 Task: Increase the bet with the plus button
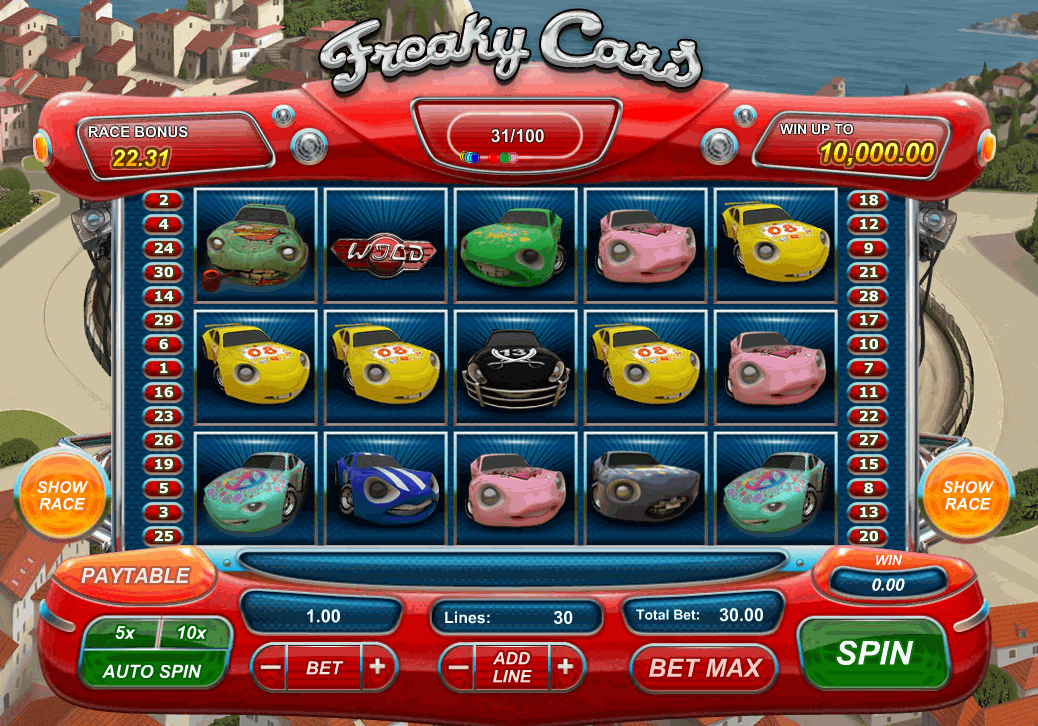coord(377,667)
